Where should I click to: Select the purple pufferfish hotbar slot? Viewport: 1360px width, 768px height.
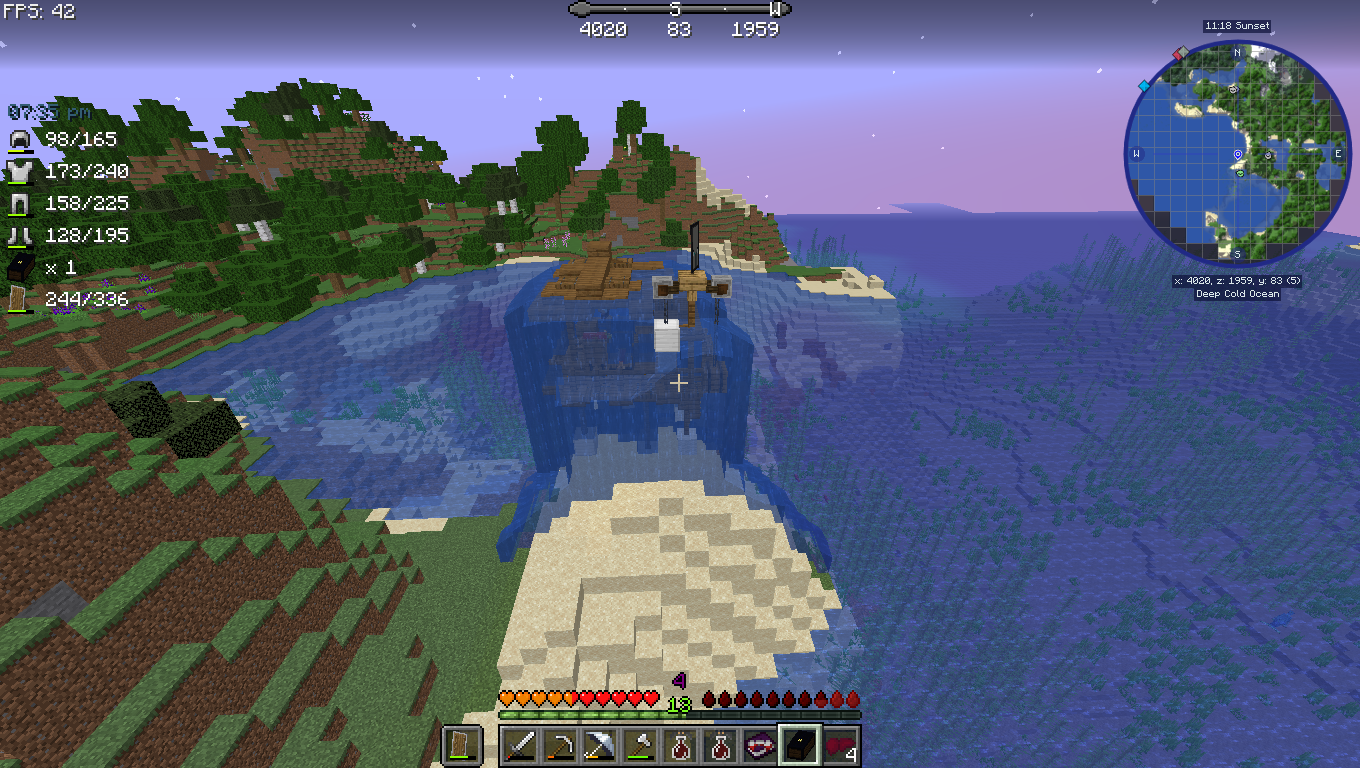pos(758,747)
